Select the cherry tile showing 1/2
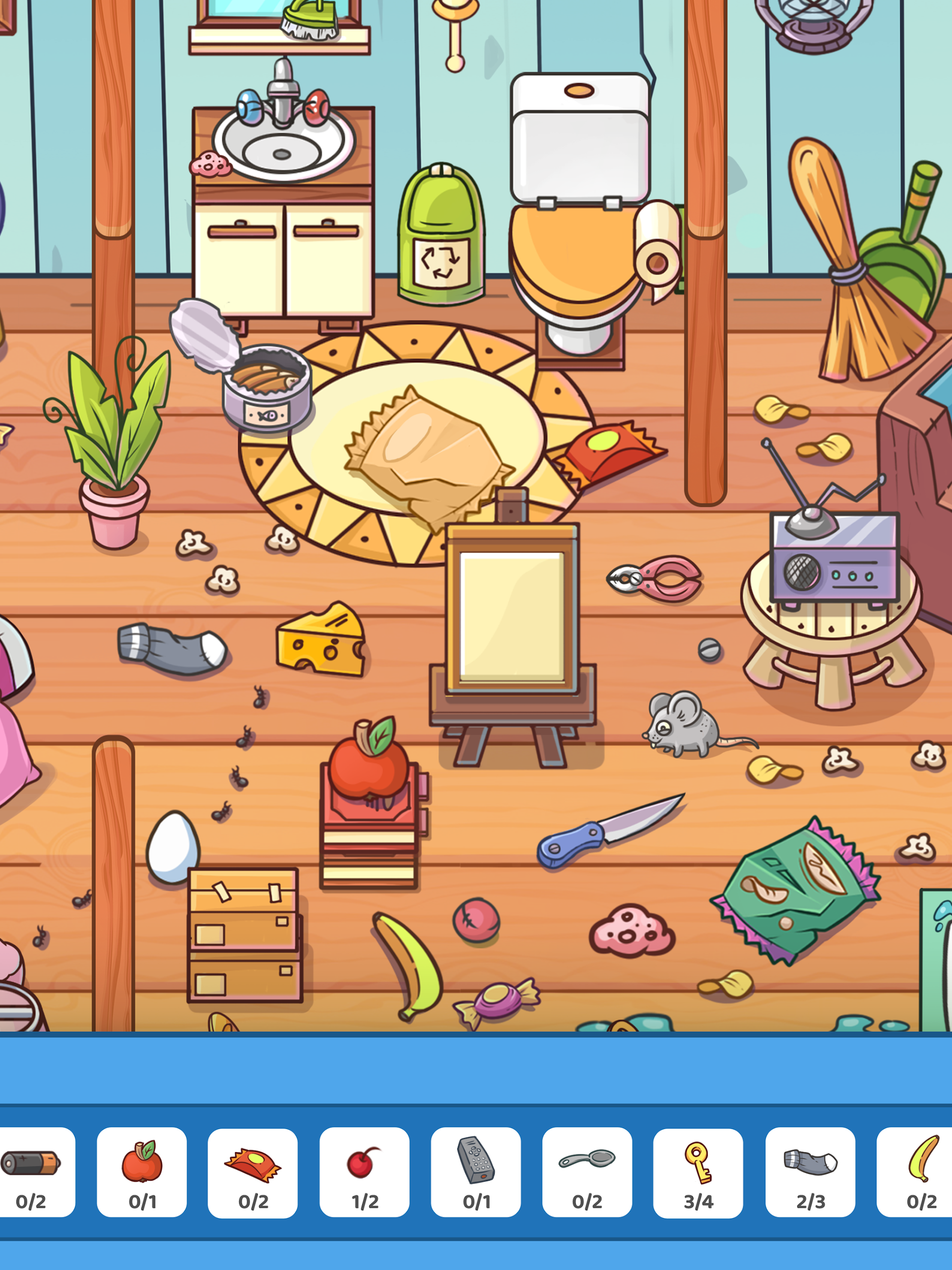The width and height of the screenshot is (952, 1270). point(365,1171)
